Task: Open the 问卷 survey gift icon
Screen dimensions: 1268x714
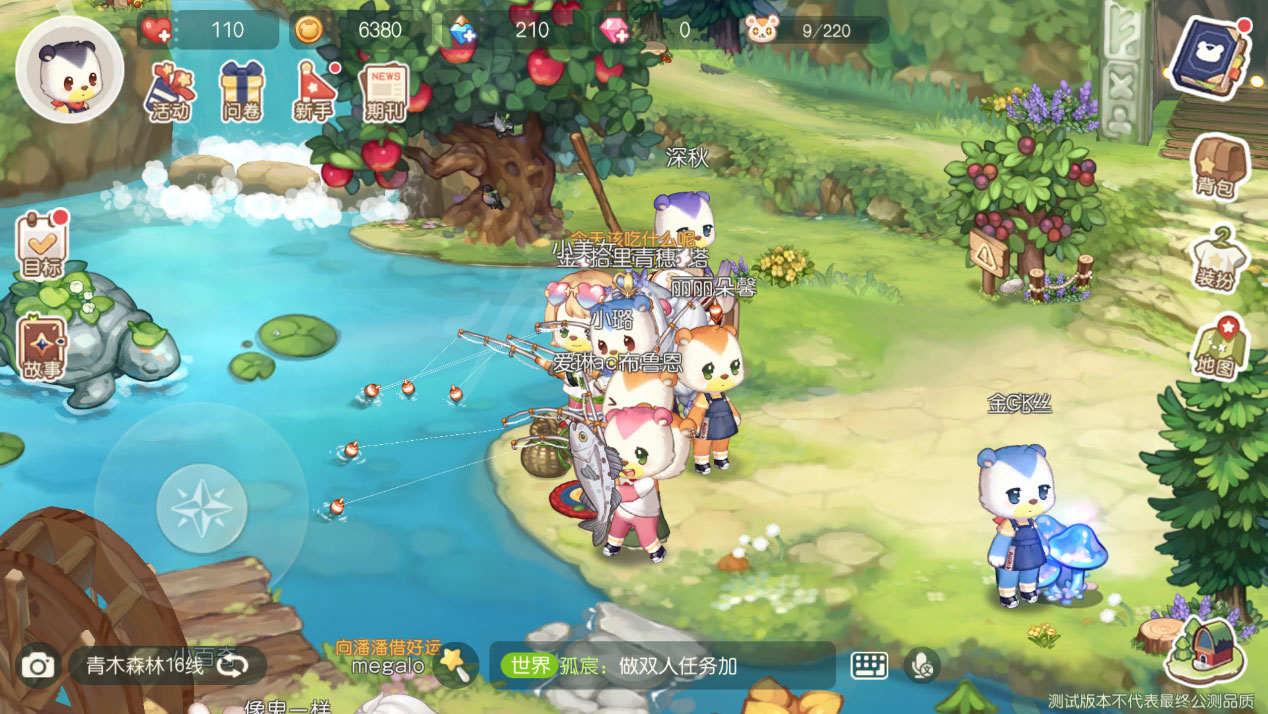Action: click(x=241, y=91)
